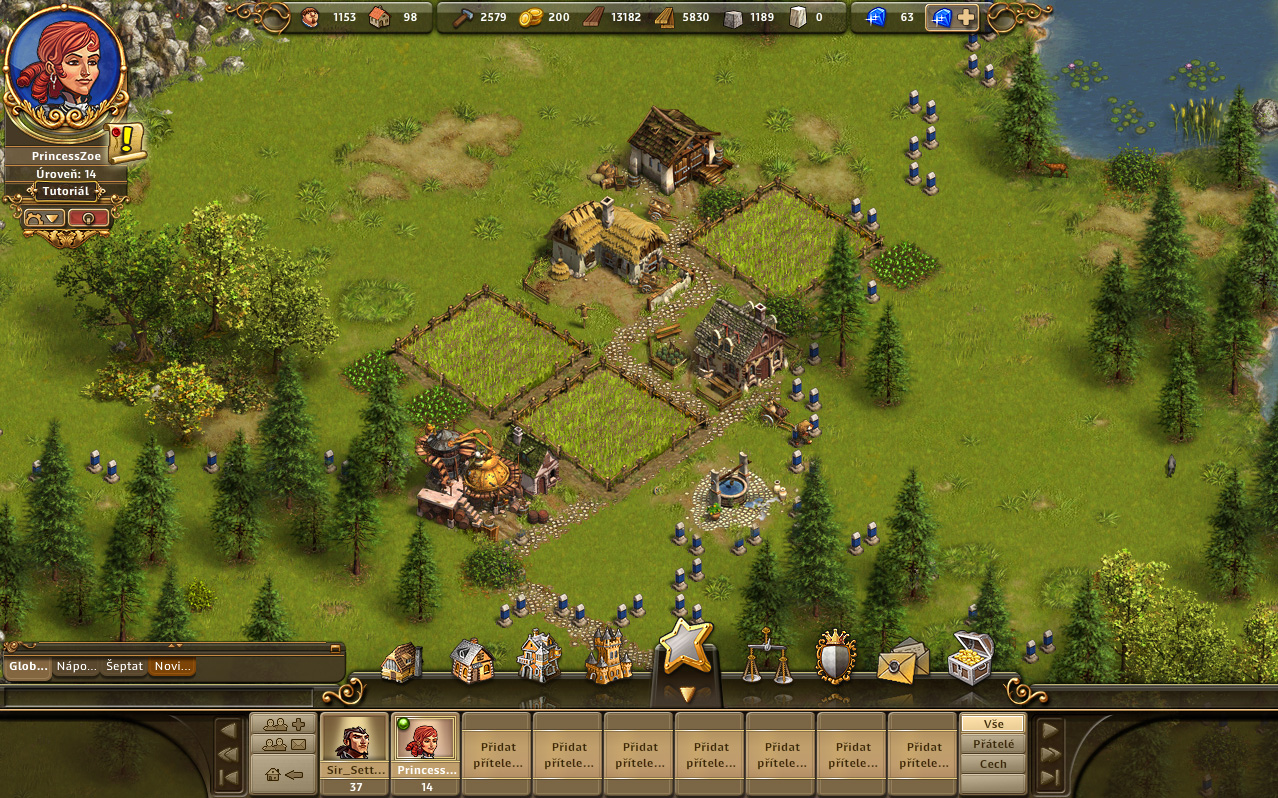Open the trade office scales icon
The height and width of the screenshot is (798, 1278).
coord(767,657)
